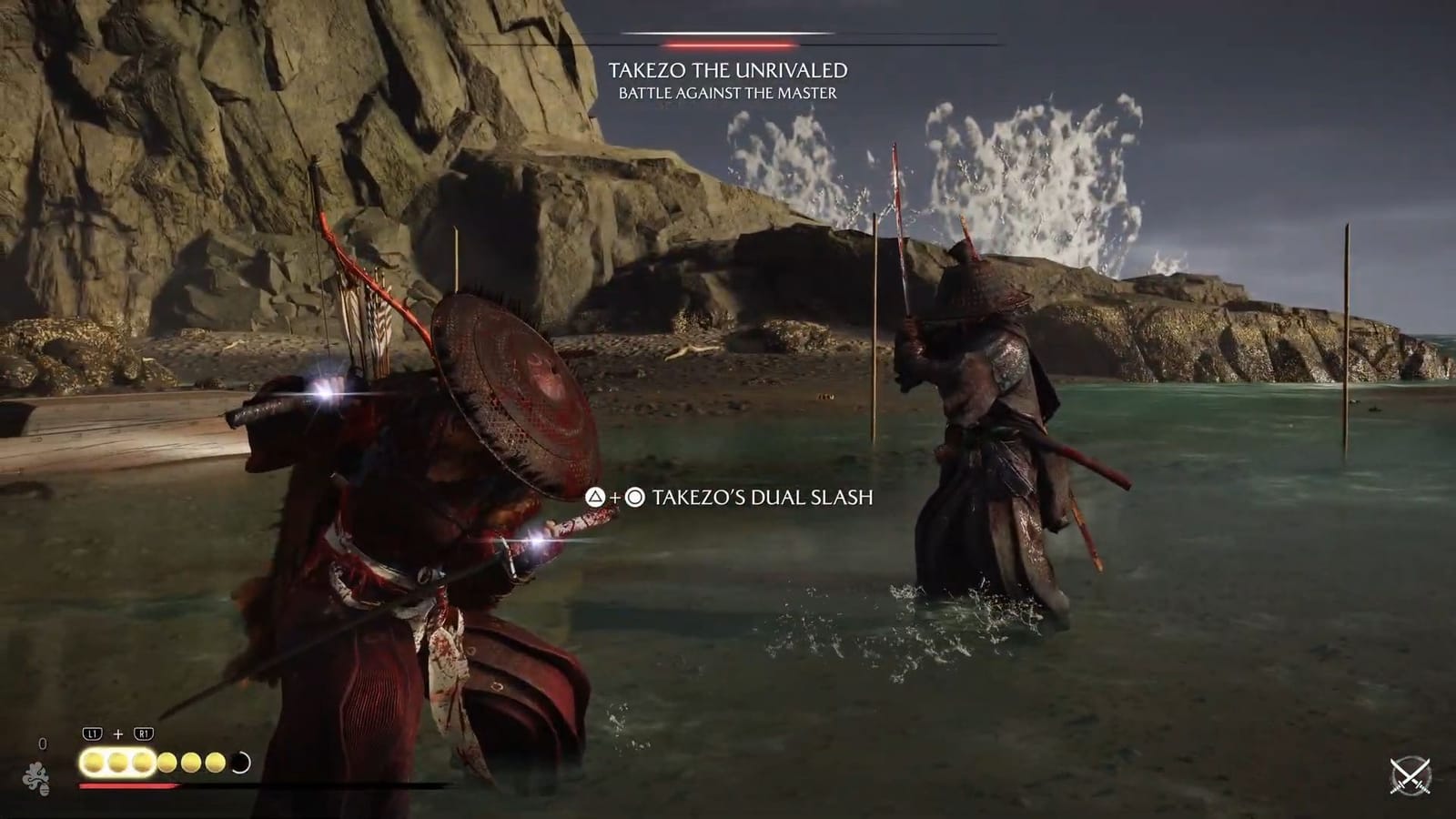Select the partially filled resolve circle
Viewport: 1456px width, 819px height.
click(x=240, y=762)
